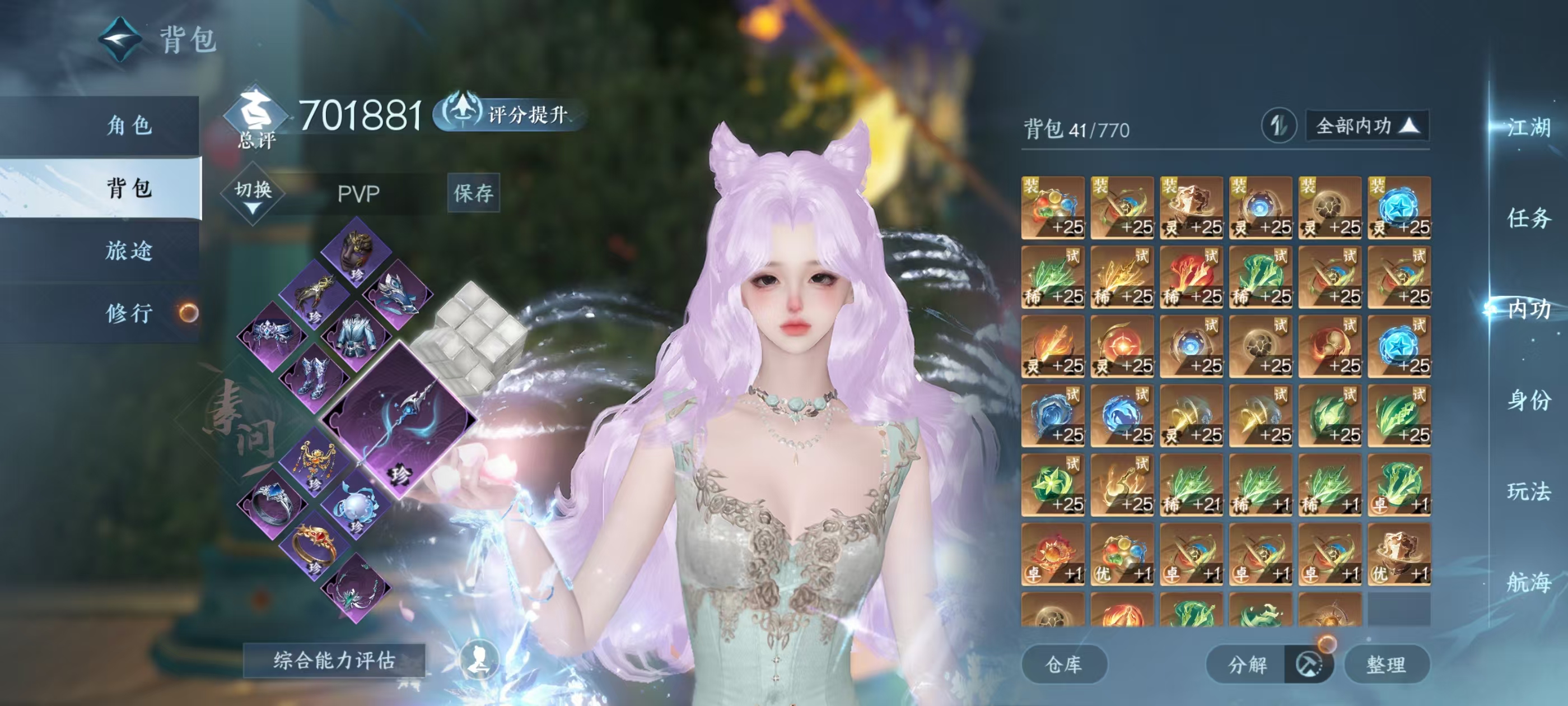Open the 角色 character tab
This screenshot has width=1568, height=706.
point(129,126)
